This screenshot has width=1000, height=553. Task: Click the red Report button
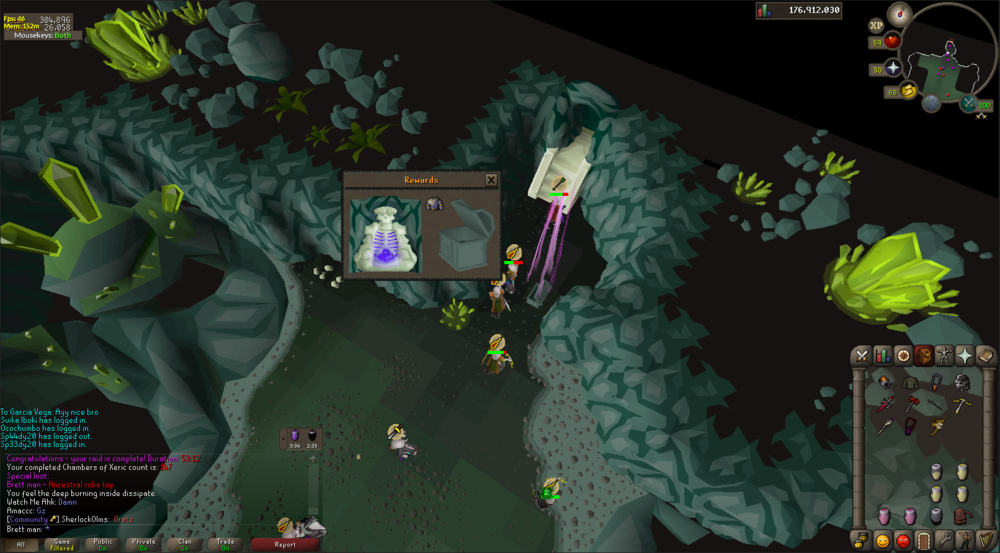285,544
